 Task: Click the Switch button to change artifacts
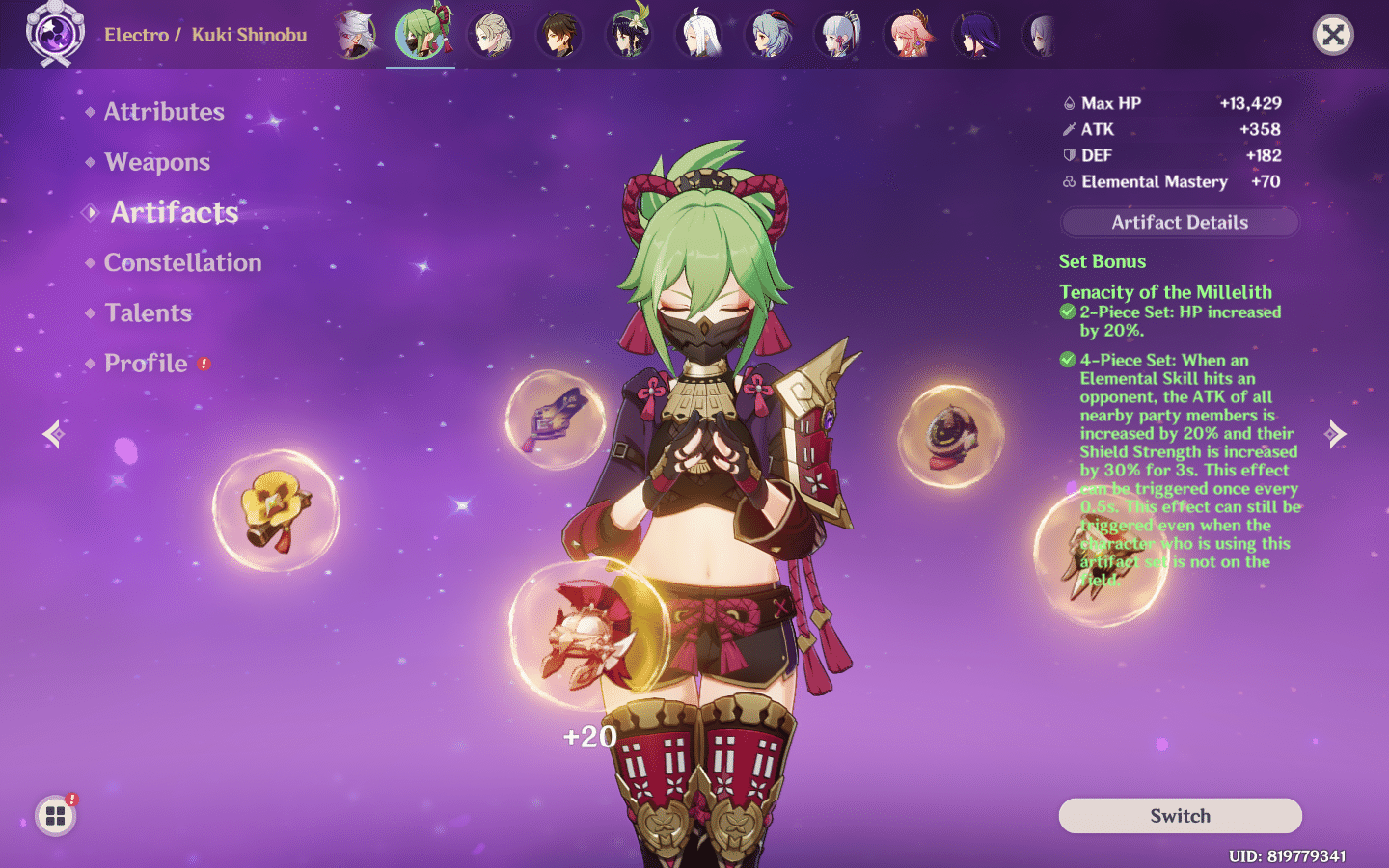pos(1179,816)
